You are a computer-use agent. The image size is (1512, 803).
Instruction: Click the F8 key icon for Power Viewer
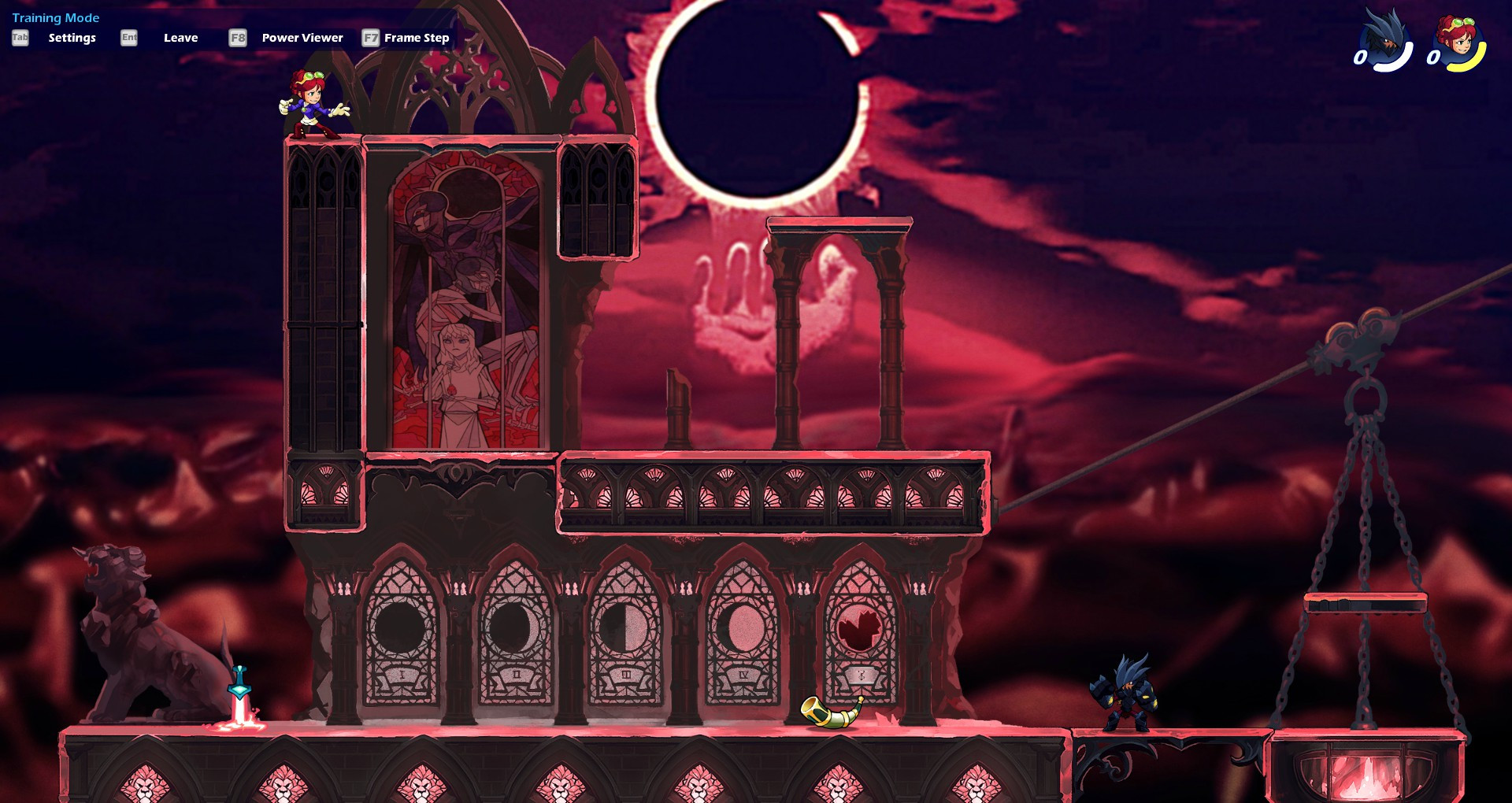pyautogui.click(x=235, y=36)
